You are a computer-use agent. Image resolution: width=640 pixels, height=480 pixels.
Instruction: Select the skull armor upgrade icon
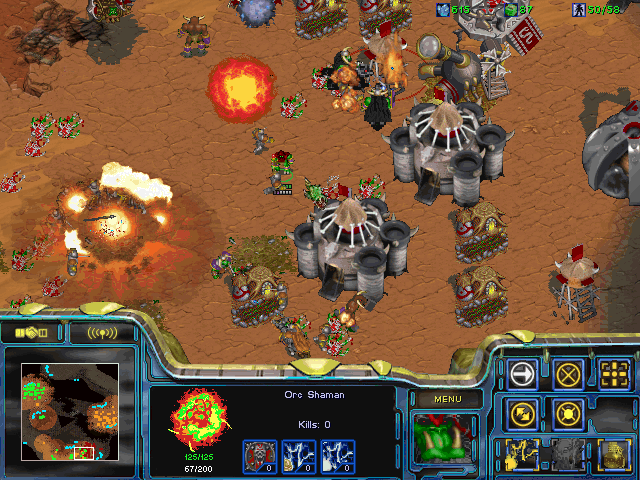[x=259, y=456]
